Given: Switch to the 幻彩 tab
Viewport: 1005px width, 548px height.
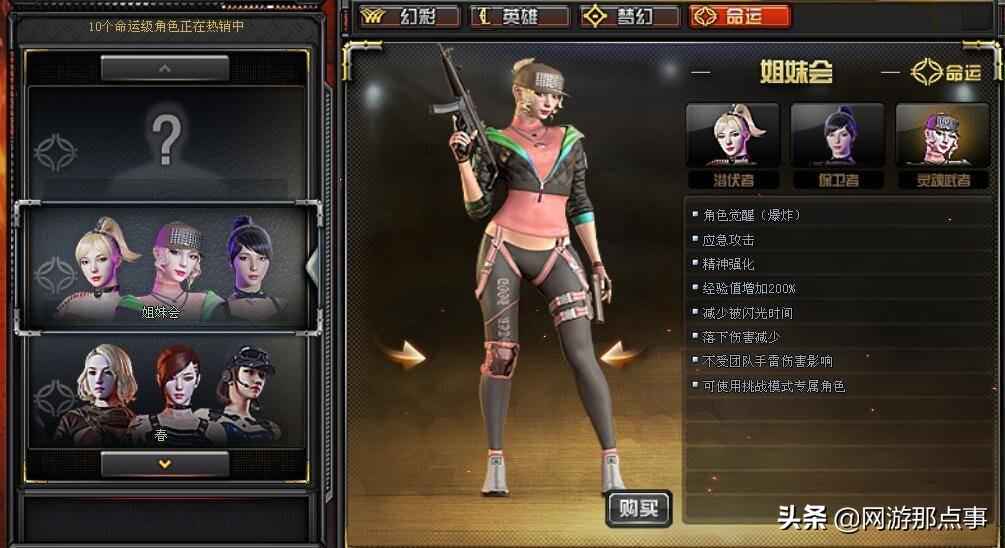Looking at the screenshot, I should point(410,16).
